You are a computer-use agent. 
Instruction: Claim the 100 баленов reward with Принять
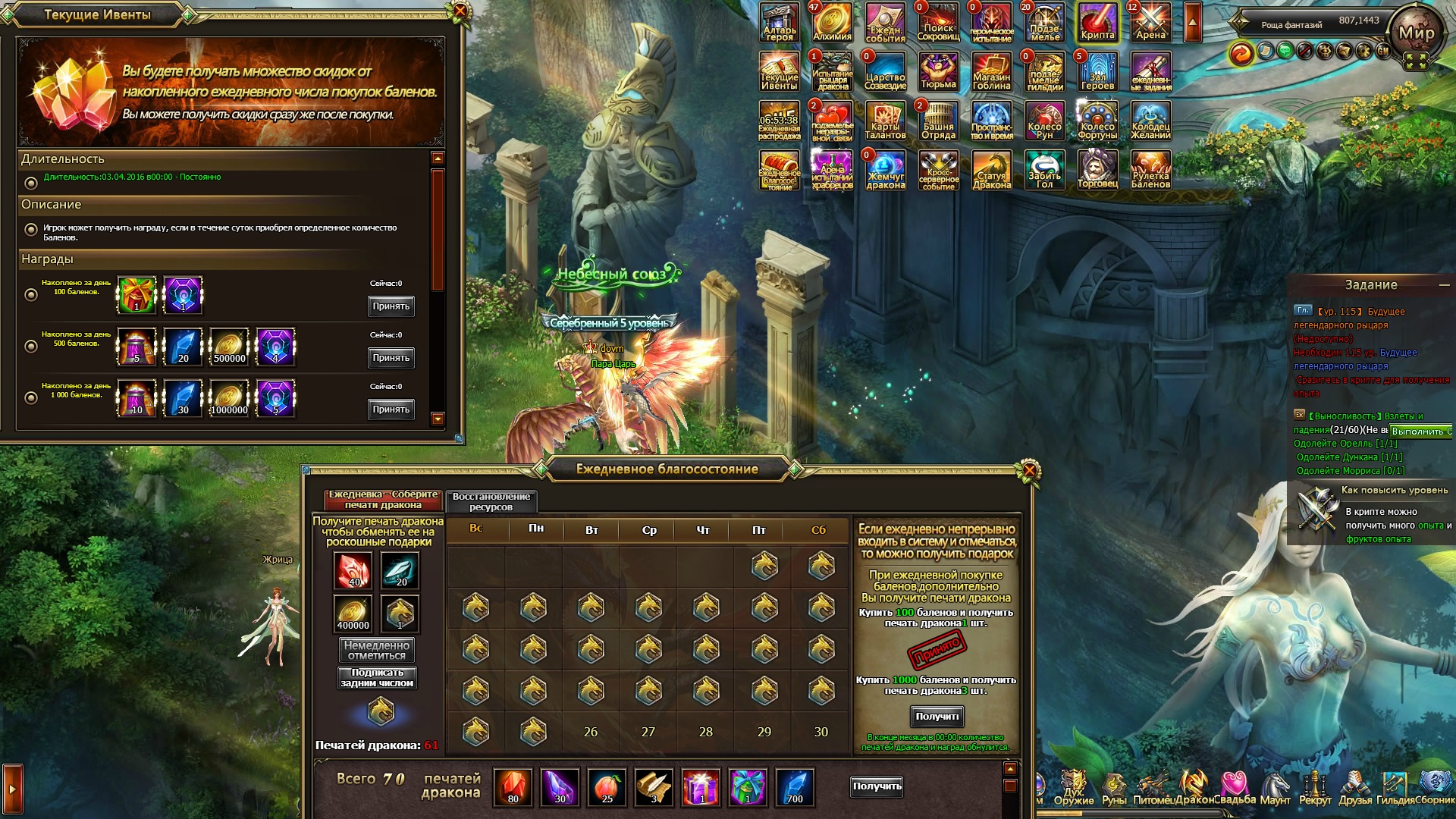click(x=391, y=306)
